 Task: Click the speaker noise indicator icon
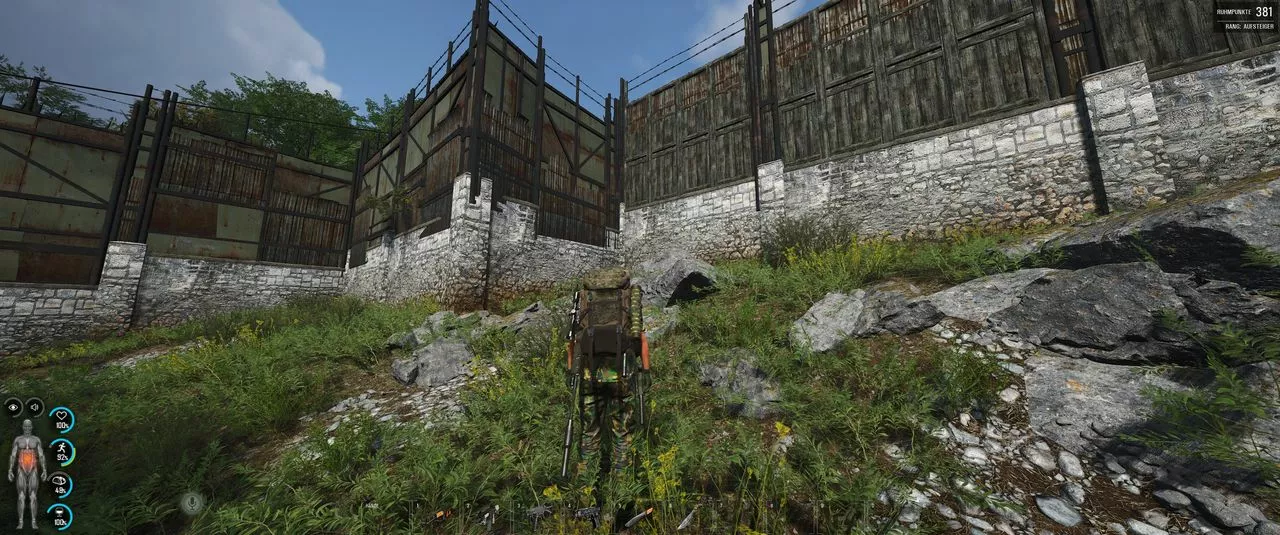coord(34,406)
